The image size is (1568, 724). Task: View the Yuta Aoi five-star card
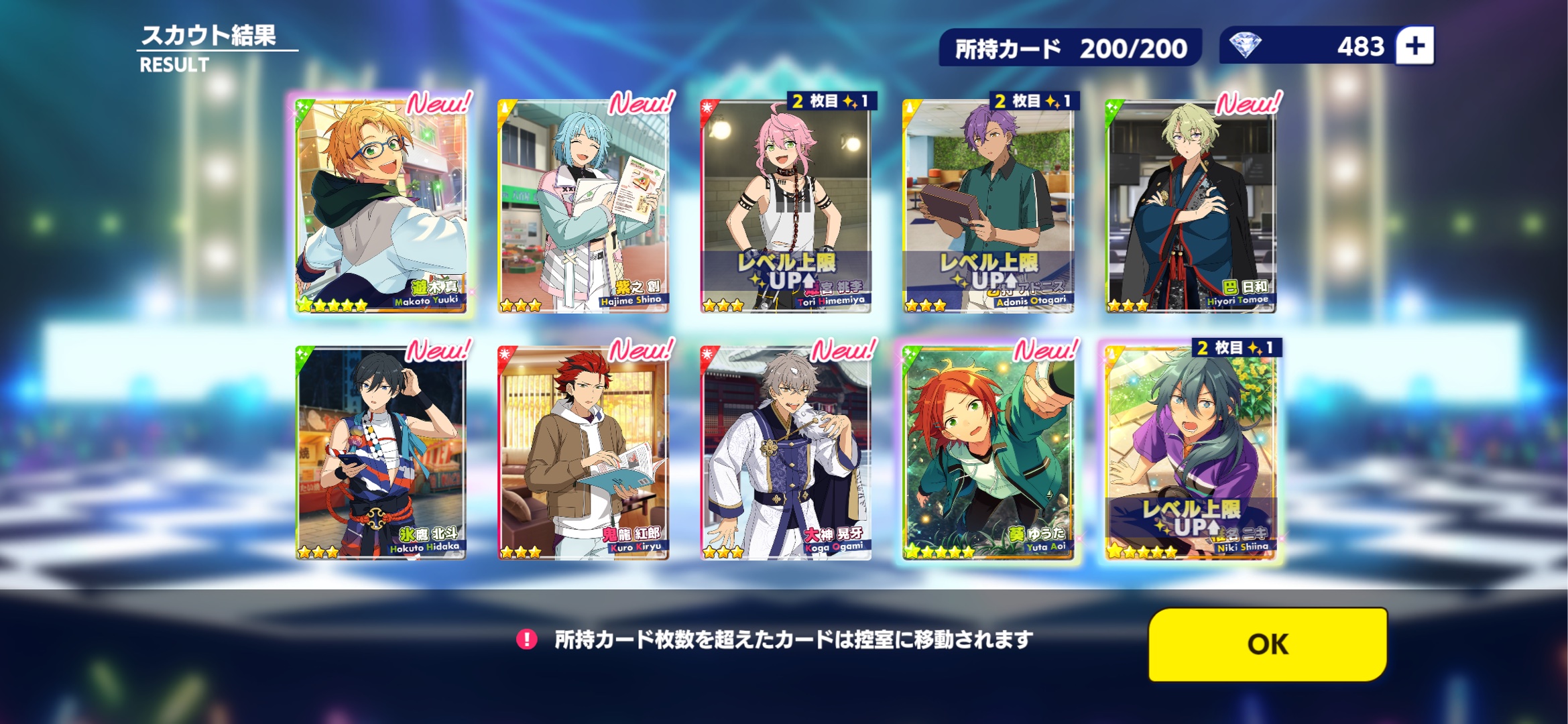[x=988, y=452]
